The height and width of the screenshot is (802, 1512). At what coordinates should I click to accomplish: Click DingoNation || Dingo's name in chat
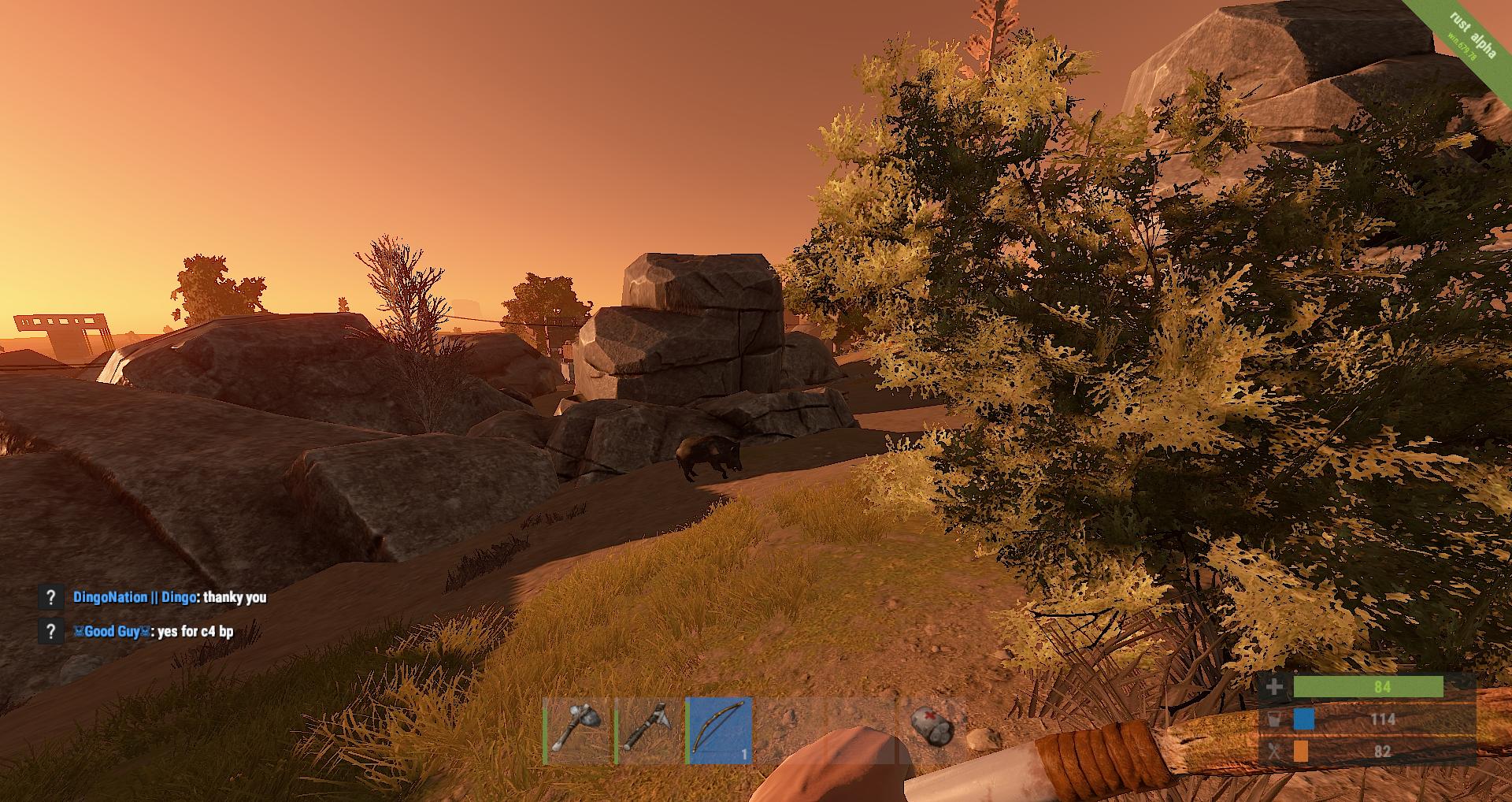(134, 597)
